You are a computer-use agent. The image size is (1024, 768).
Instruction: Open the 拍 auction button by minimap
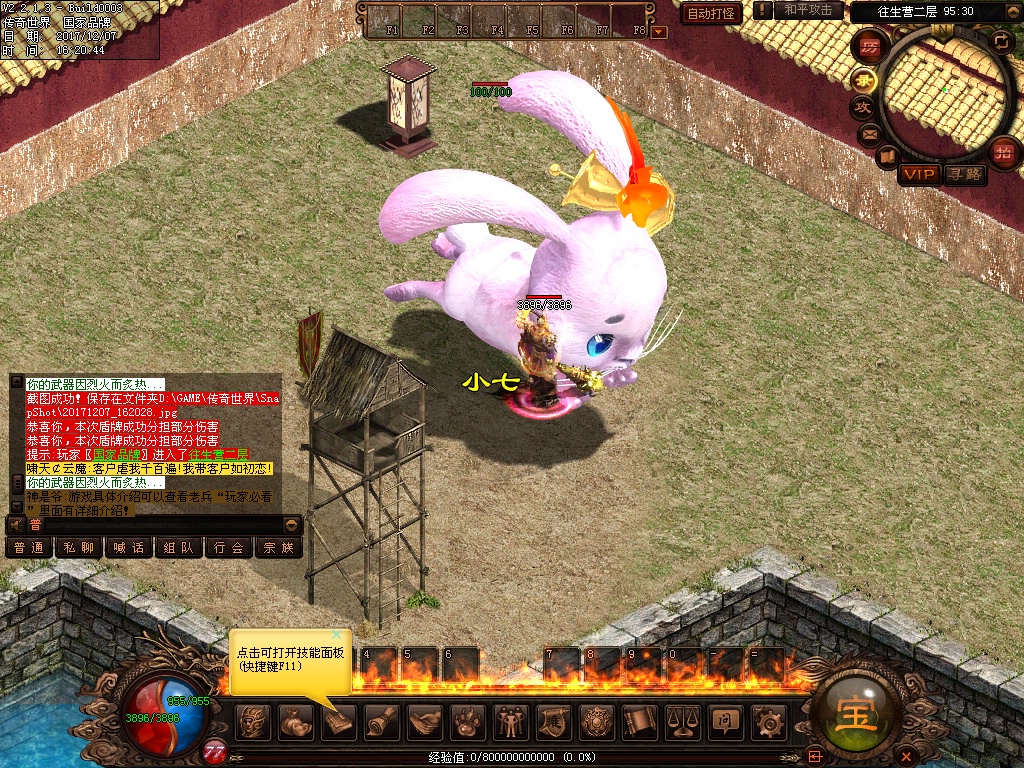pyautogui.click(x=1003, y=153)
